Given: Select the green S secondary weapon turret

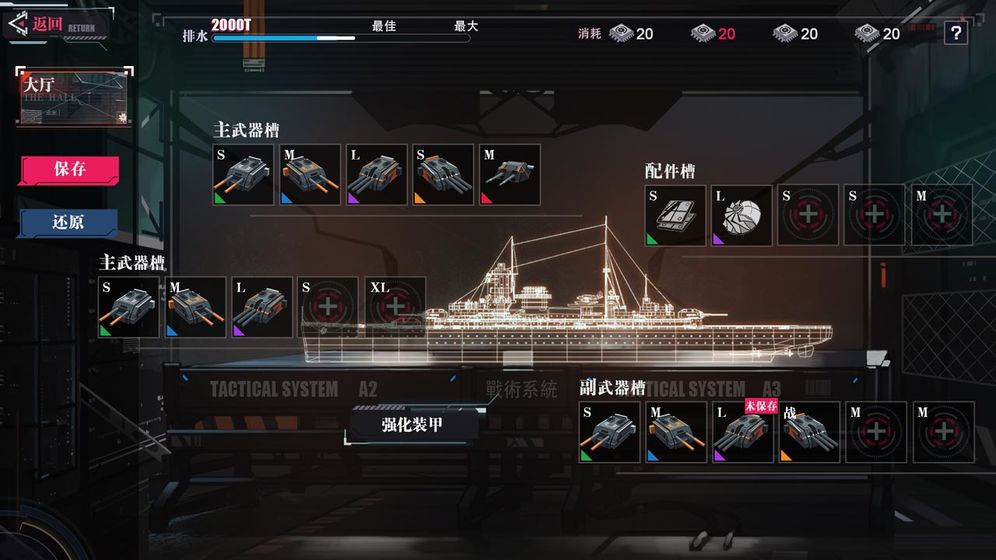Looking at the screenshot, I should click(x=610, y=432).
